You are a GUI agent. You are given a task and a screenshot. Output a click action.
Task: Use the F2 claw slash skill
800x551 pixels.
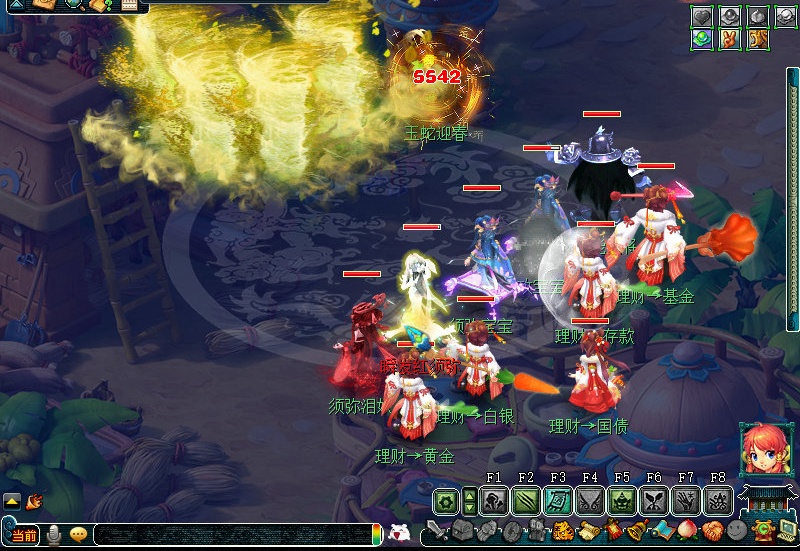[x=526, y=500]
